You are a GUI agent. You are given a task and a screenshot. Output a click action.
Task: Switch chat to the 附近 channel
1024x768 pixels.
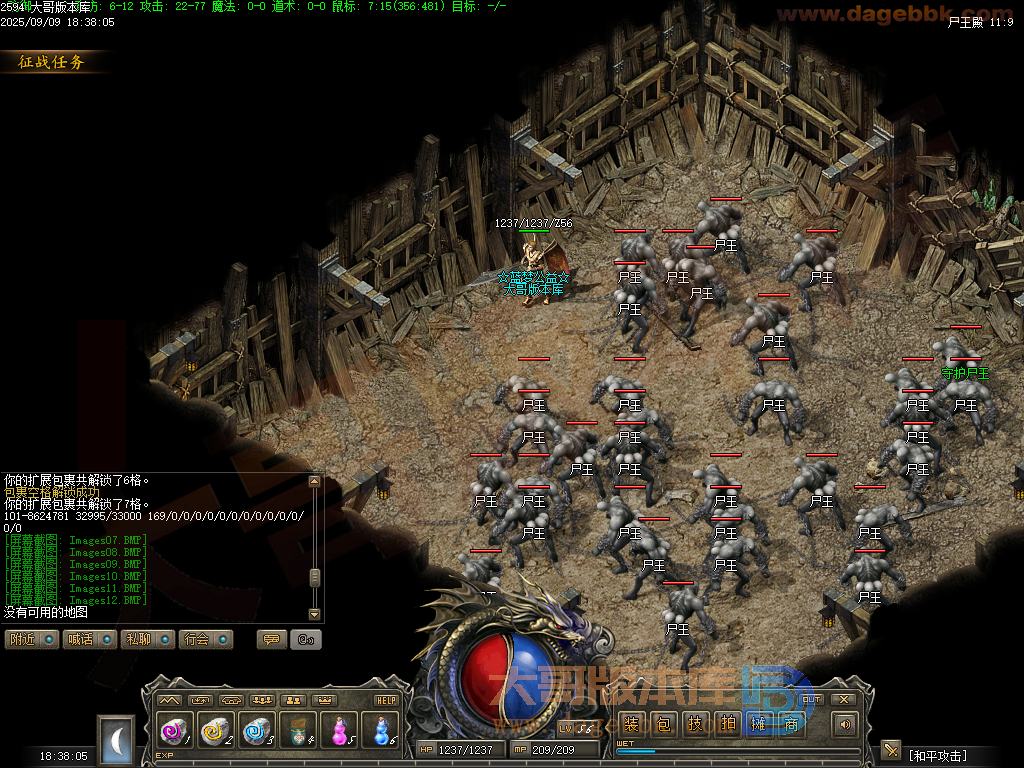[31, 639]
